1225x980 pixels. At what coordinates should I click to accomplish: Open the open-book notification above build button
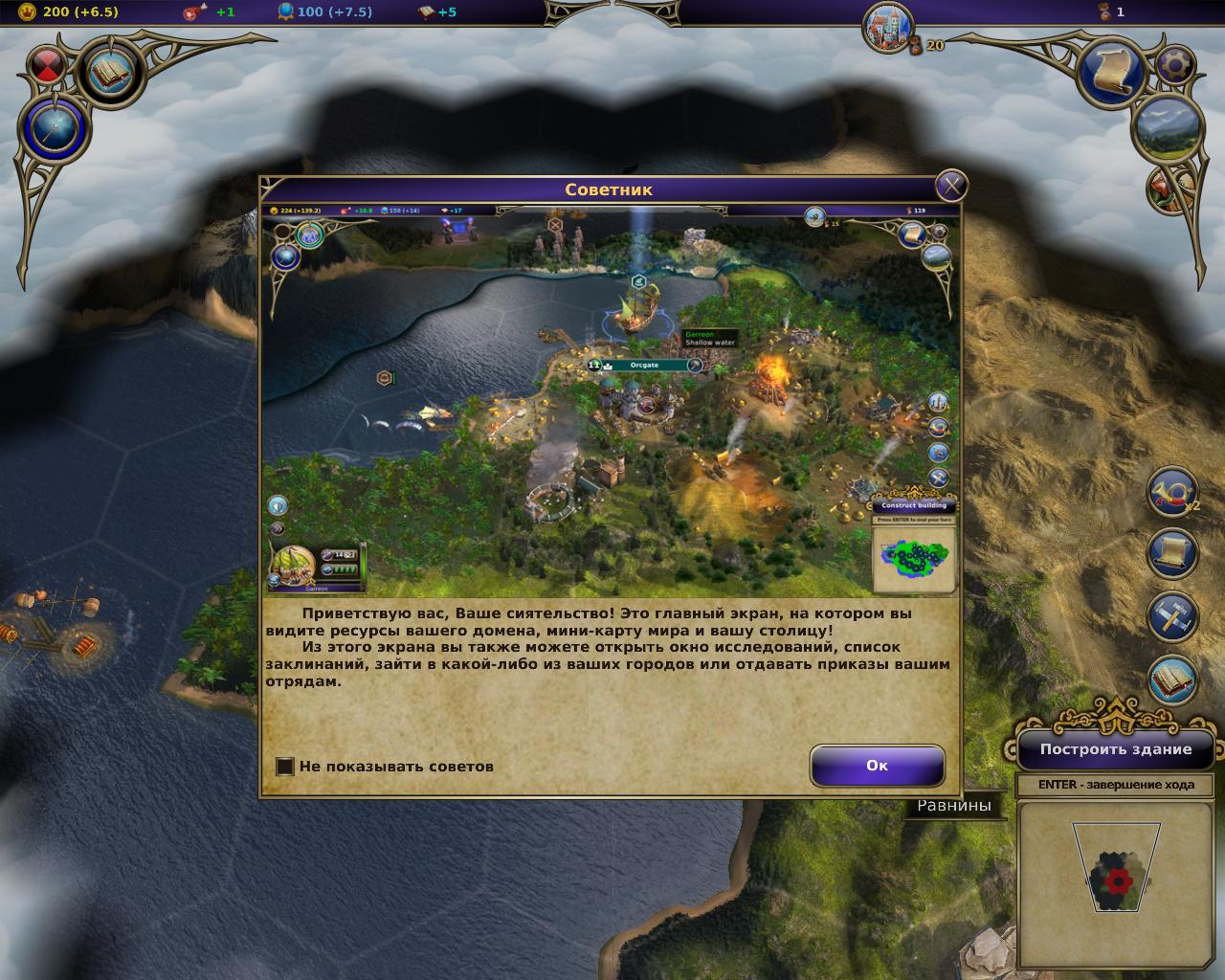tap(1172, 679)
